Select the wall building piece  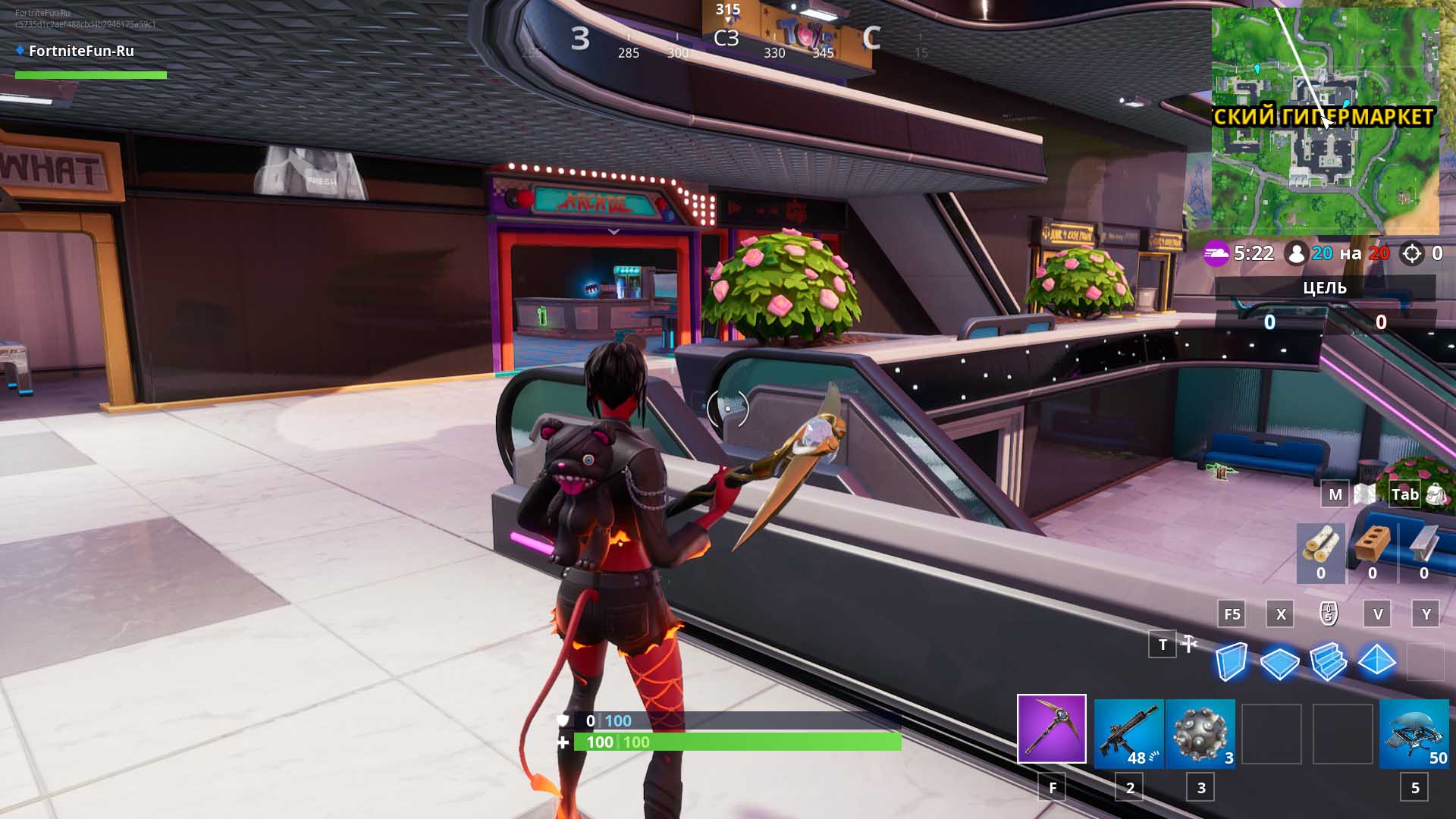(x=1231, y=661)
